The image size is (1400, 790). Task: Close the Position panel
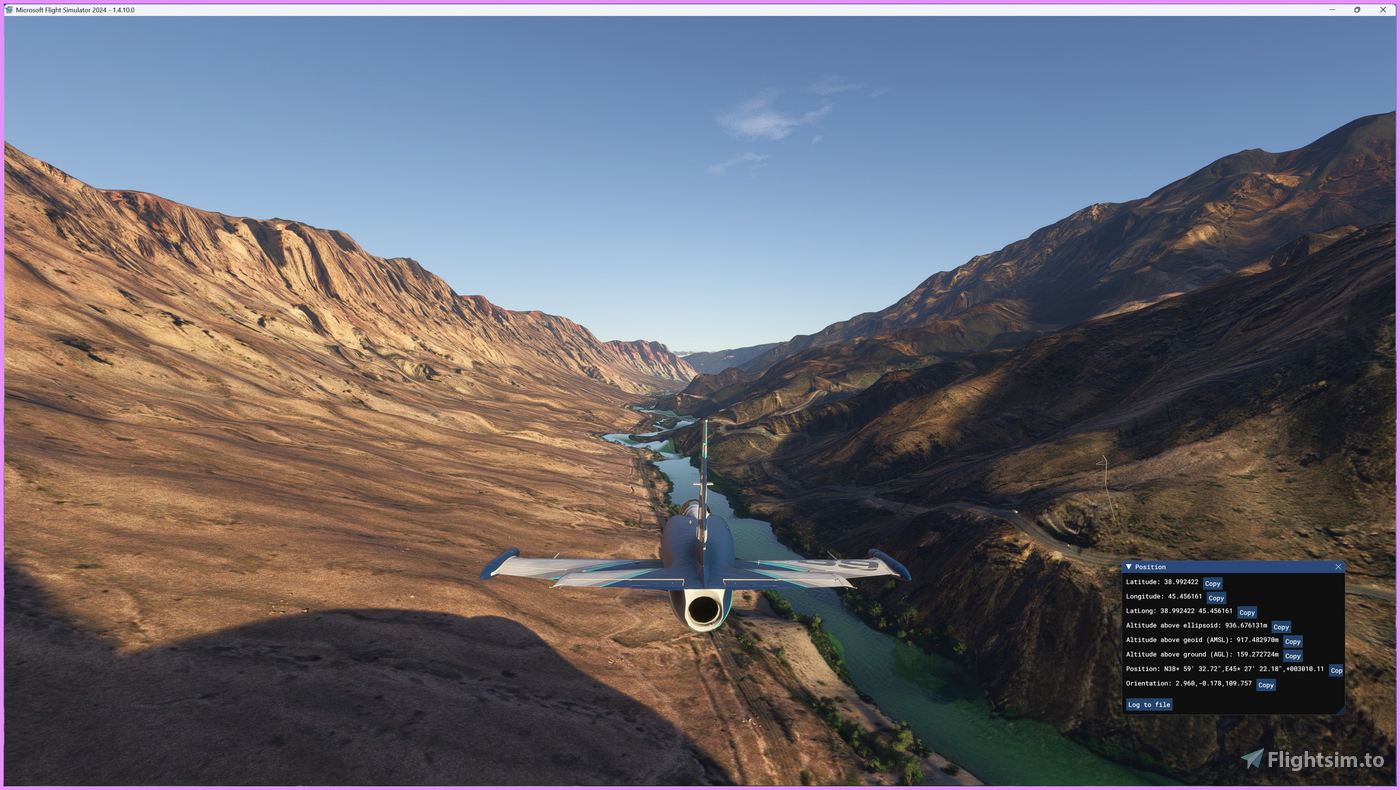click(1338, 567)
